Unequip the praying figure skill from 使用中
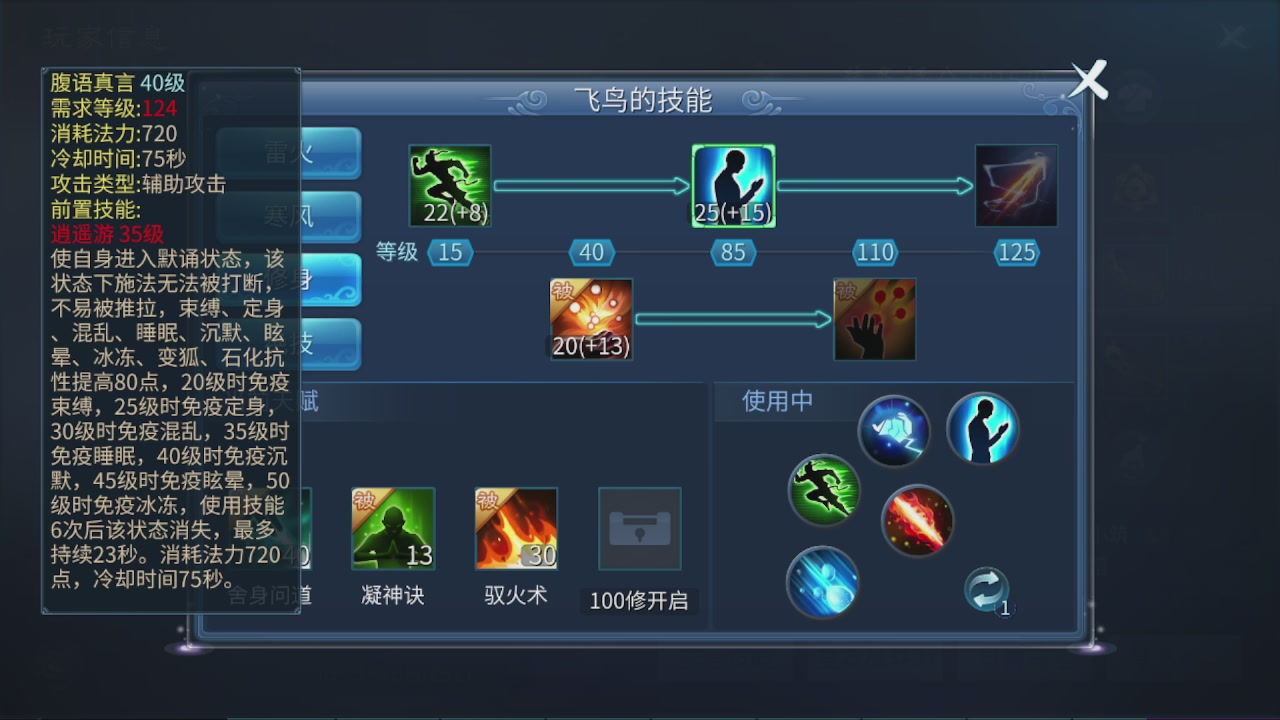Viewport: 1280px width, 720px height. 983,428
